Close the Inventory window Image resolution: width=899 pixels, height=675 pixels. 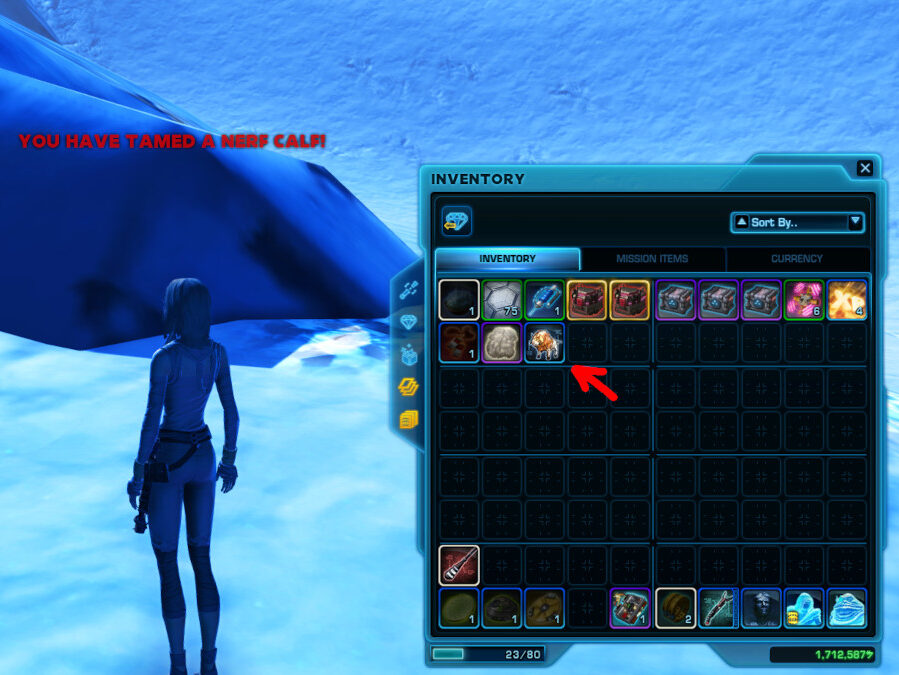(x=865, y=168)
